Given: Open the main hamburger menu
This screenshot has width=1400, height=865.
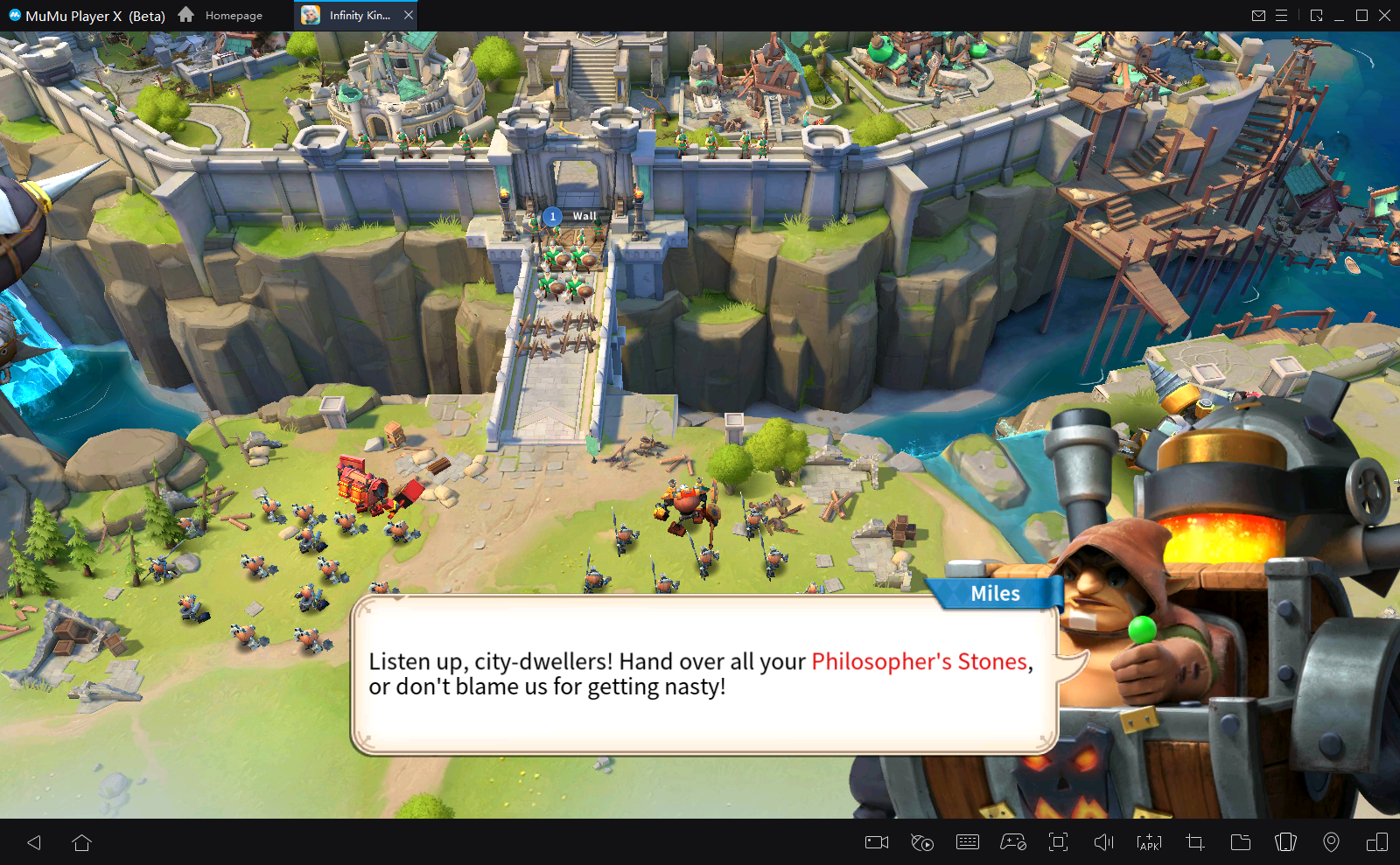Looking at the screenshot, I should pyautogui.click(x=1281, y=15).
